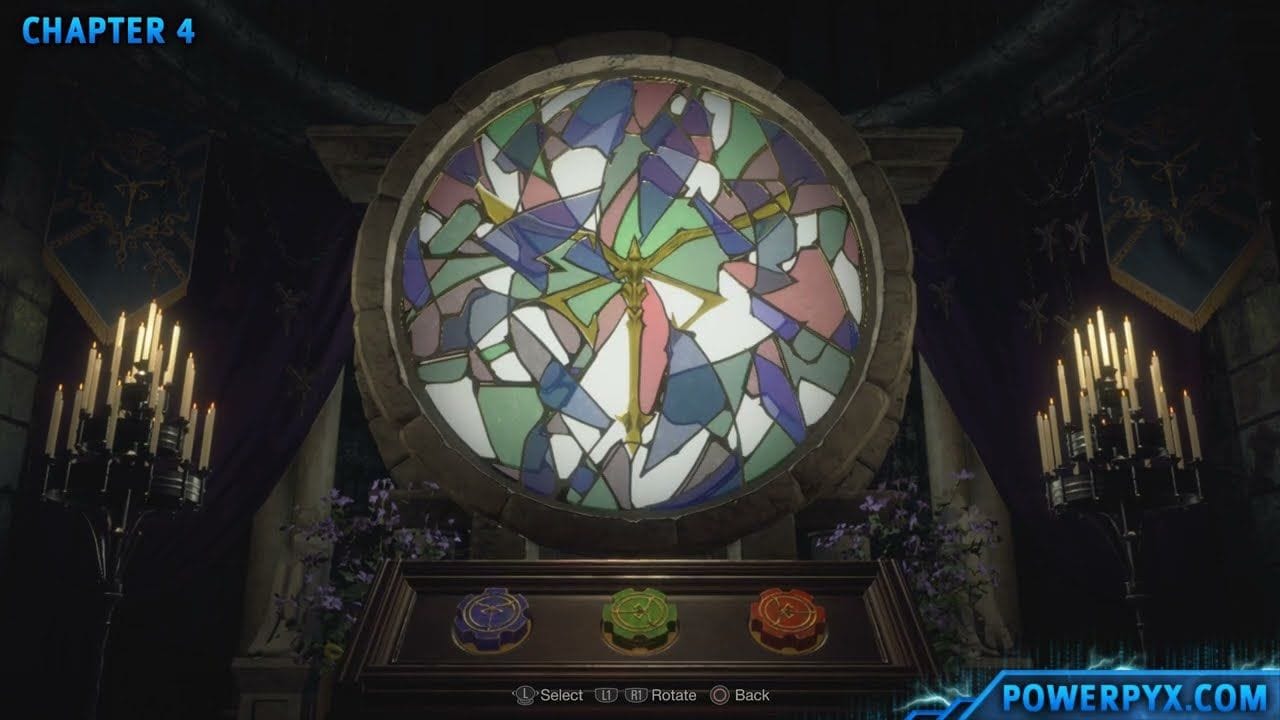
Task: Click the Circle Back button icon
Action: (720, 693)
